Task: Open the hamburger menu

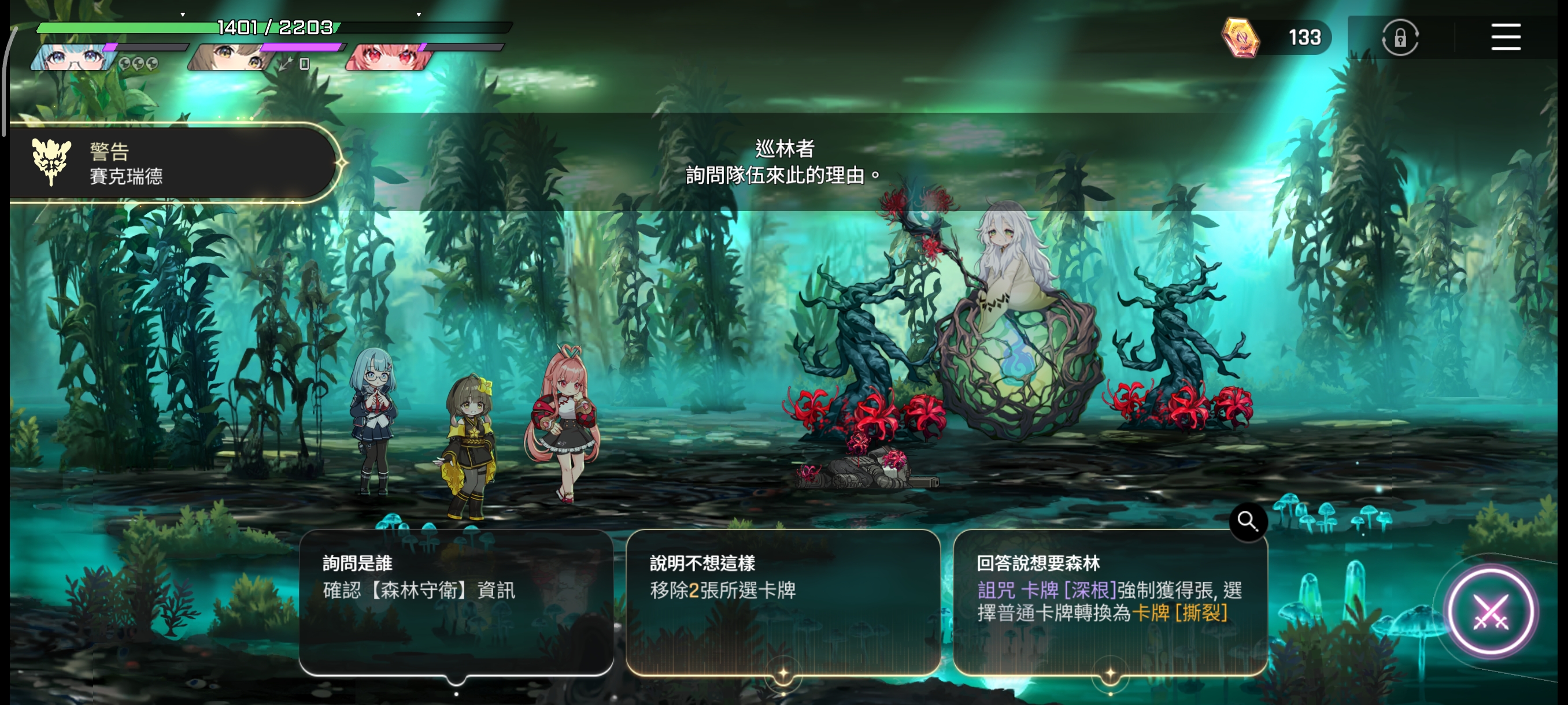Action: click(1506, 38)
